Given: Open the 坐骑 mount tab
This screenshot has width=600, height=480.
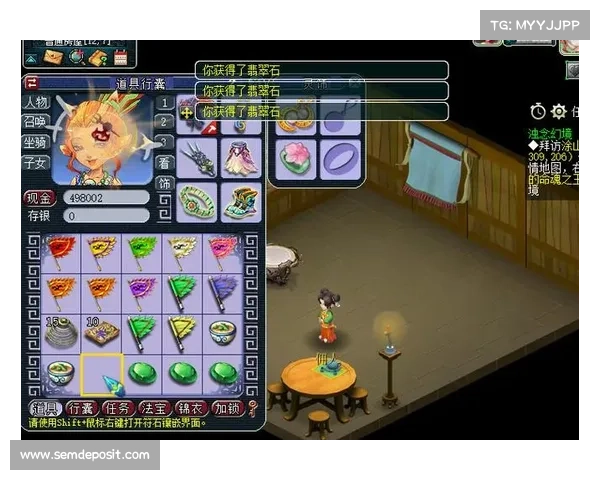Looking at the screenshot, I should [35, 142].
